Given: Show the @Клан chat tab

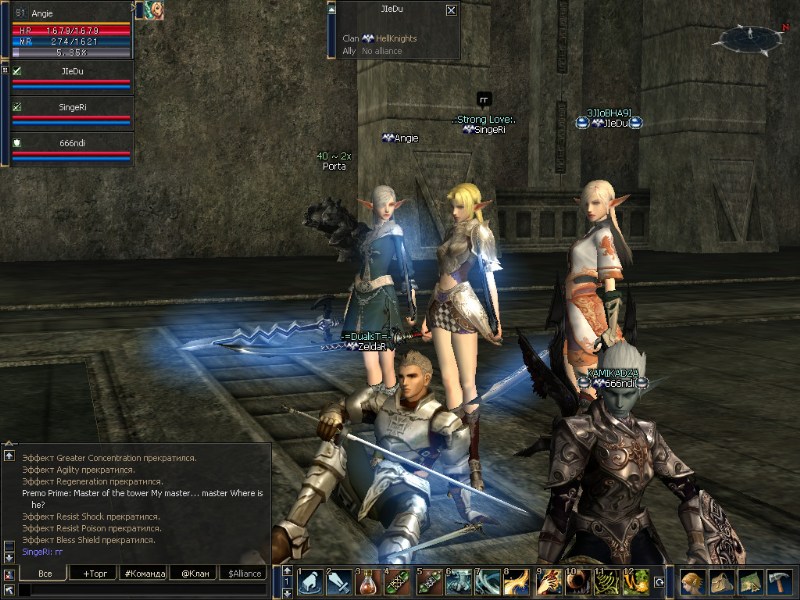Looking at the screenshot, I should point(194,573).
